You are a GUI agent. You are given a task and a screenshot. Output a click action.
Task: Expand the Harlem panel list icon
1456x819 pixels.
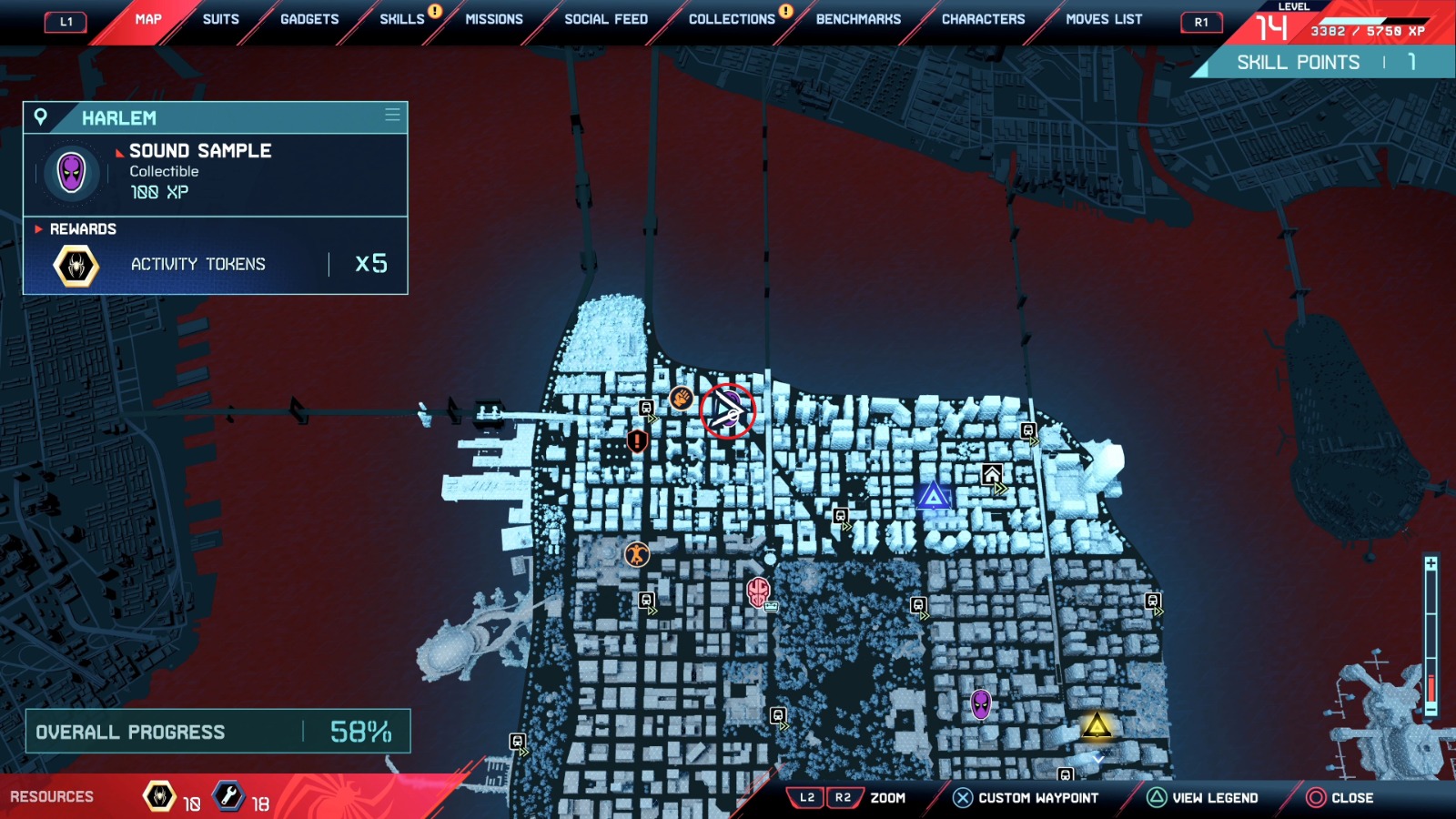[x=392, y=116]
